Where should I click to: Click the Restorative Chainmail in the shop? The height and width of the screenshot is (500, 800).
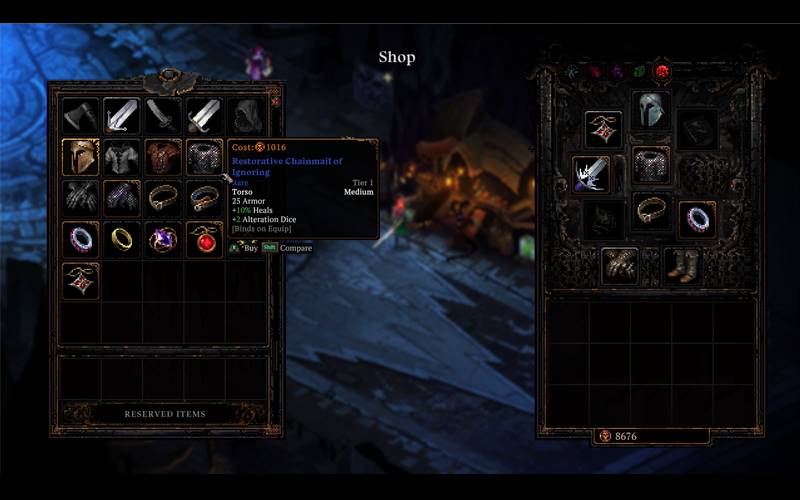click(203, 157)
